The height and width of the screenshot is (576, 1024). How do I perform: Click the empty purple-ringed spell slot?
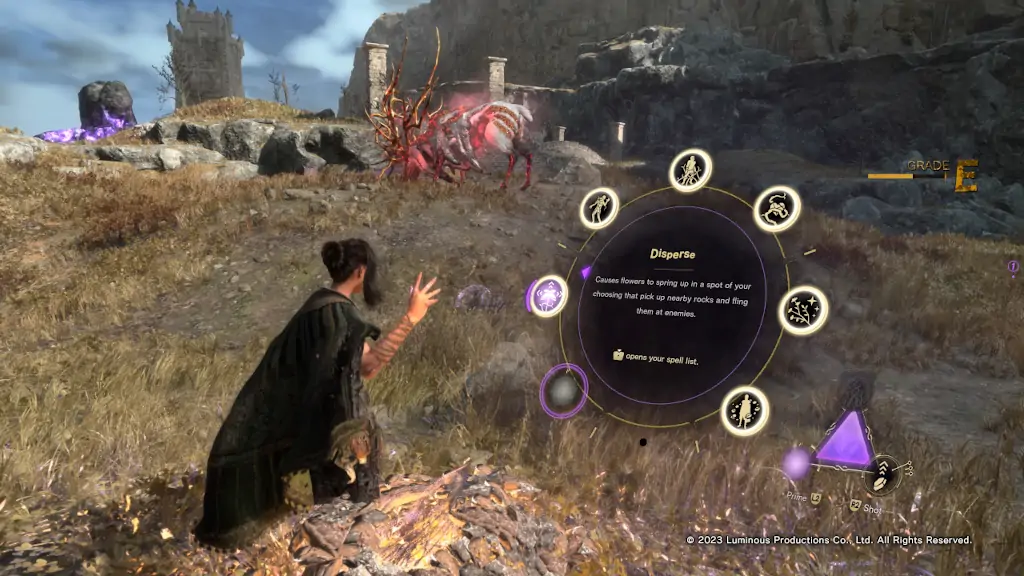[564, 391]
